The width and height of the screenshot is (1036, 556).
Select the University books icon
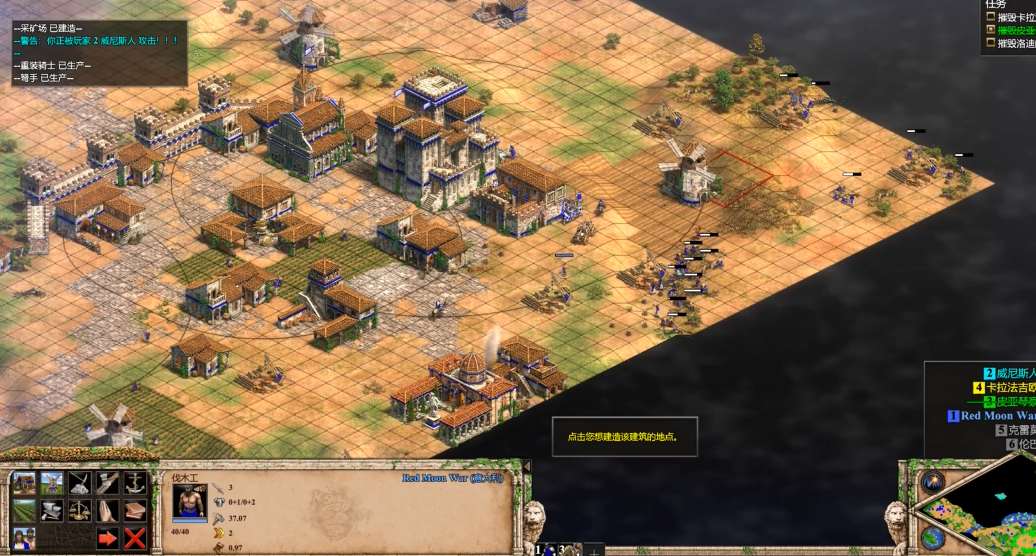[x=134, y=511]
